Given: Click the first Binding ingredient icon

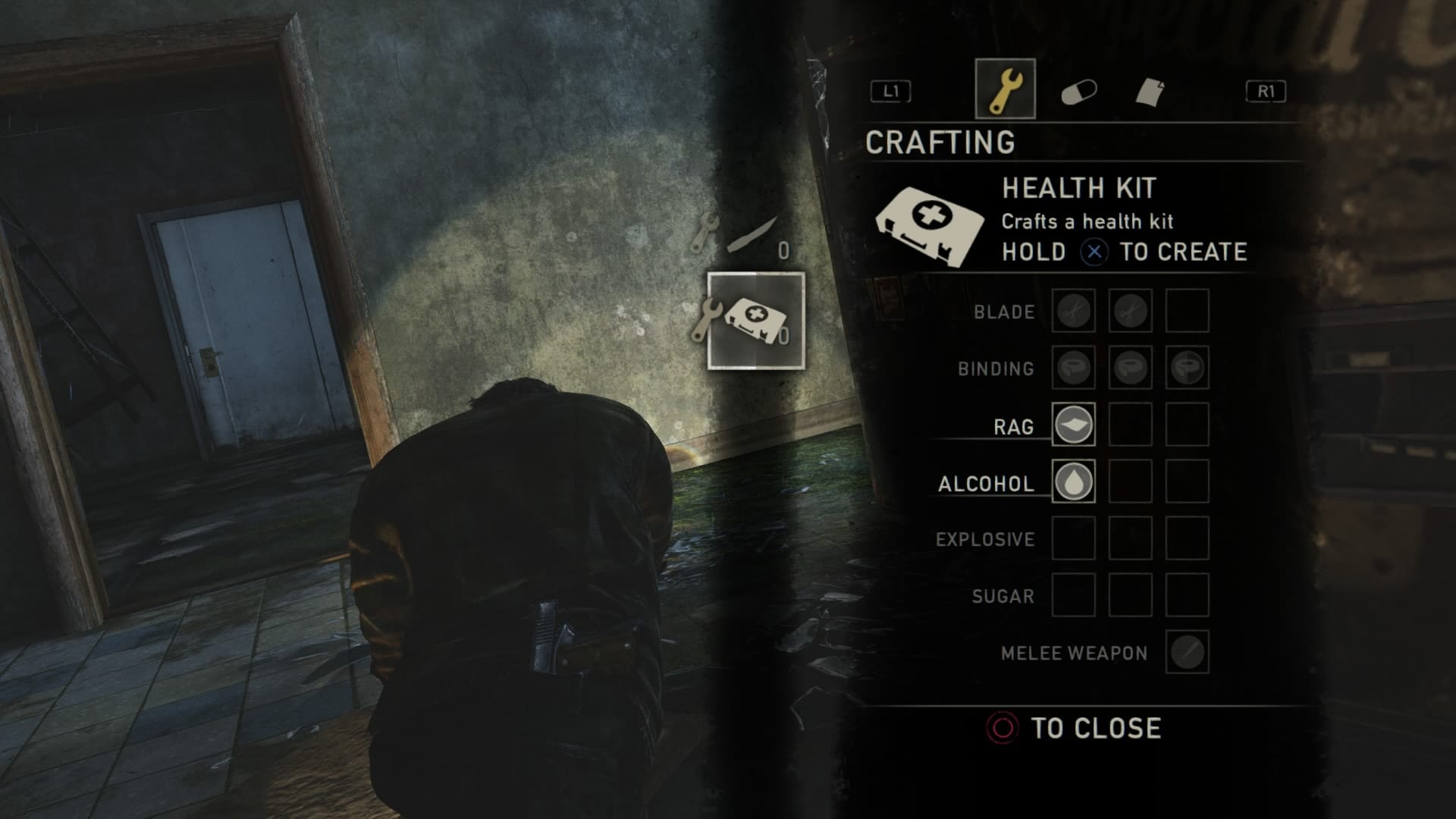Looking at the screenshot, I should [x=1072, y=369].
